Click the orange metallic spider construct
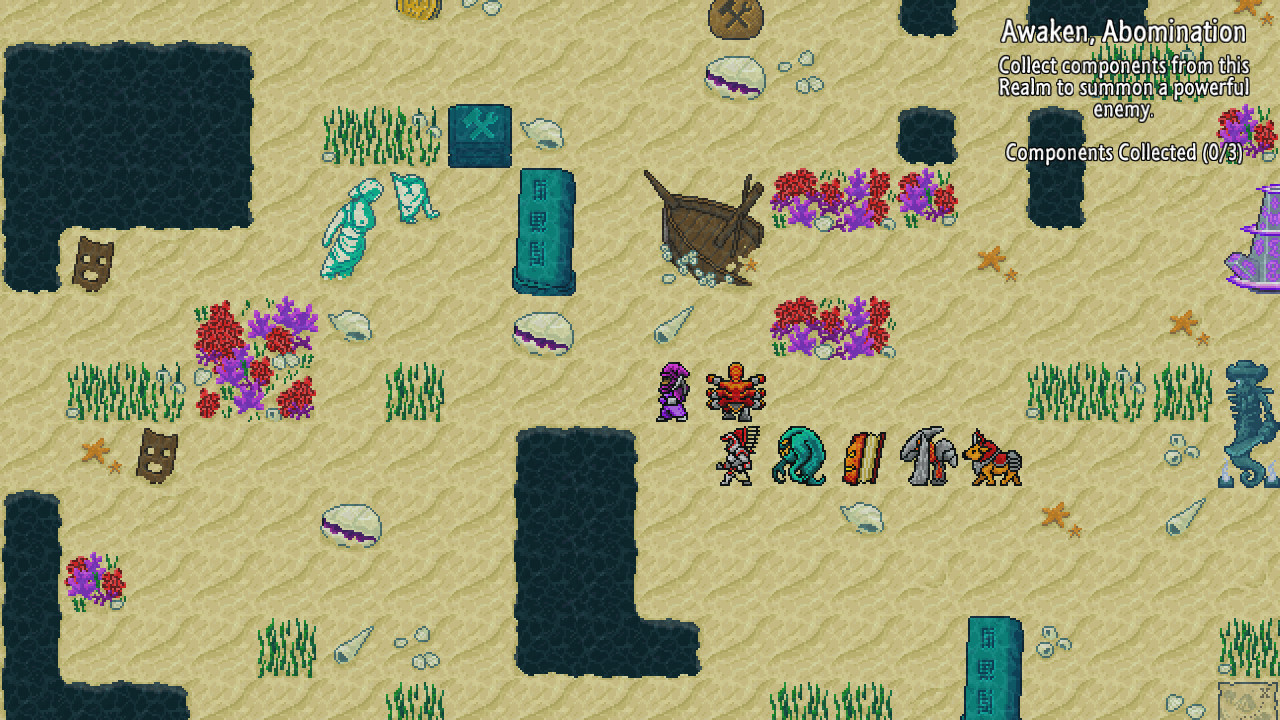 (x=737, y=390)
